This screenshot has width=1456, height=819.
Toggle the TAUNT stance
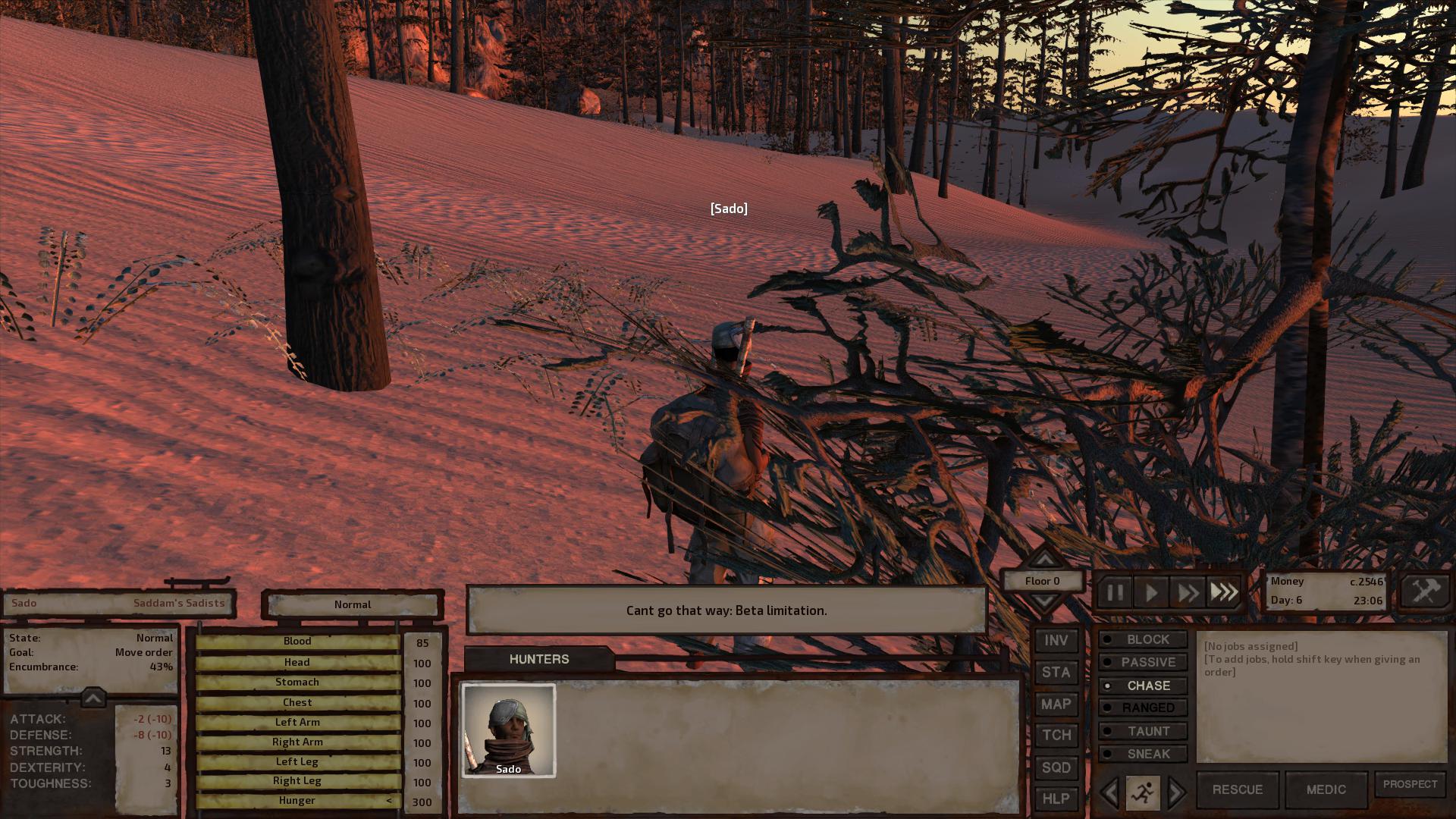[x=1143, y=732]
